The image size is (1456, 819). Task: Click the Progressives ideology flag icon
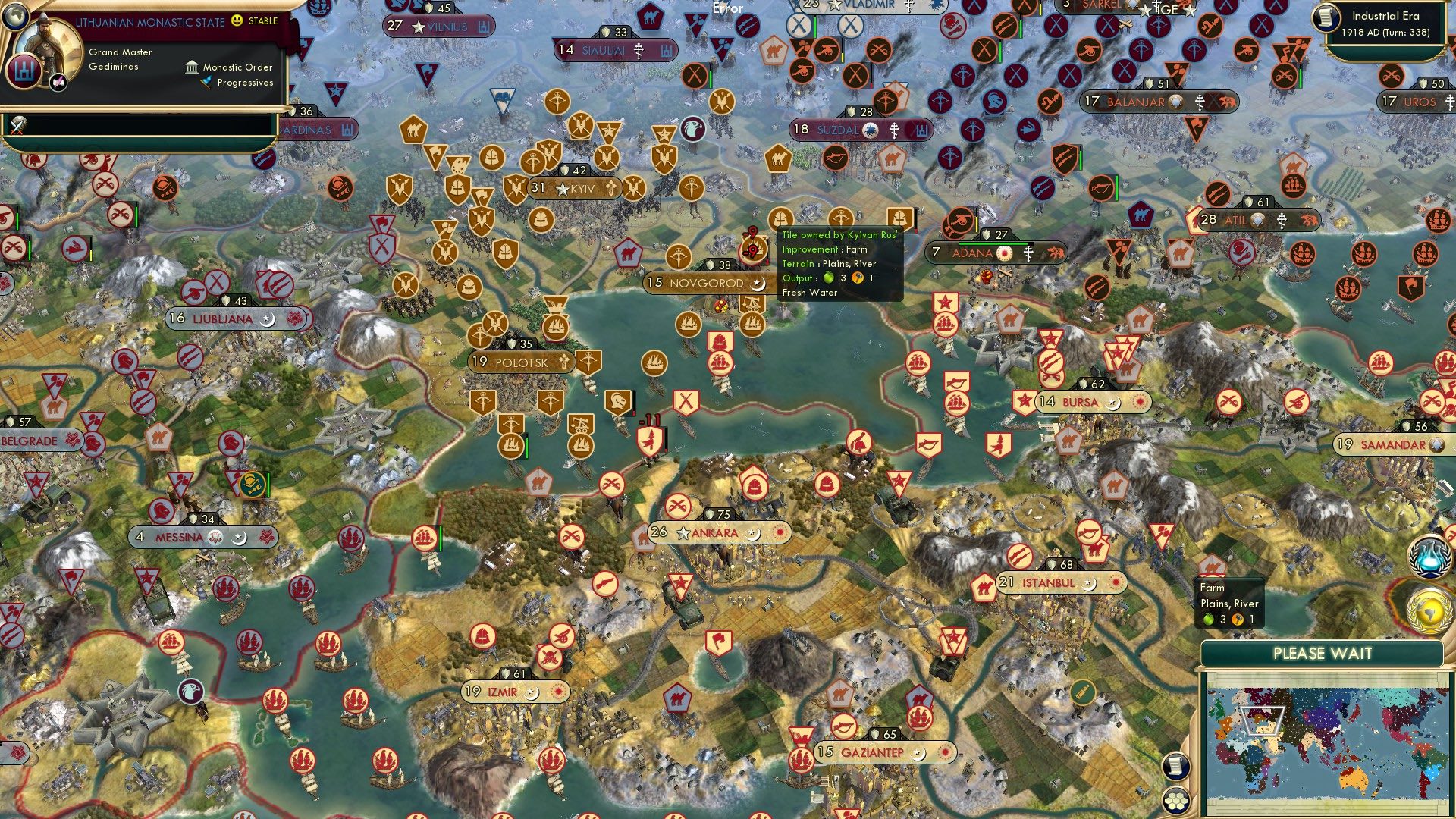pyautogui.click(x=205, y=83)
